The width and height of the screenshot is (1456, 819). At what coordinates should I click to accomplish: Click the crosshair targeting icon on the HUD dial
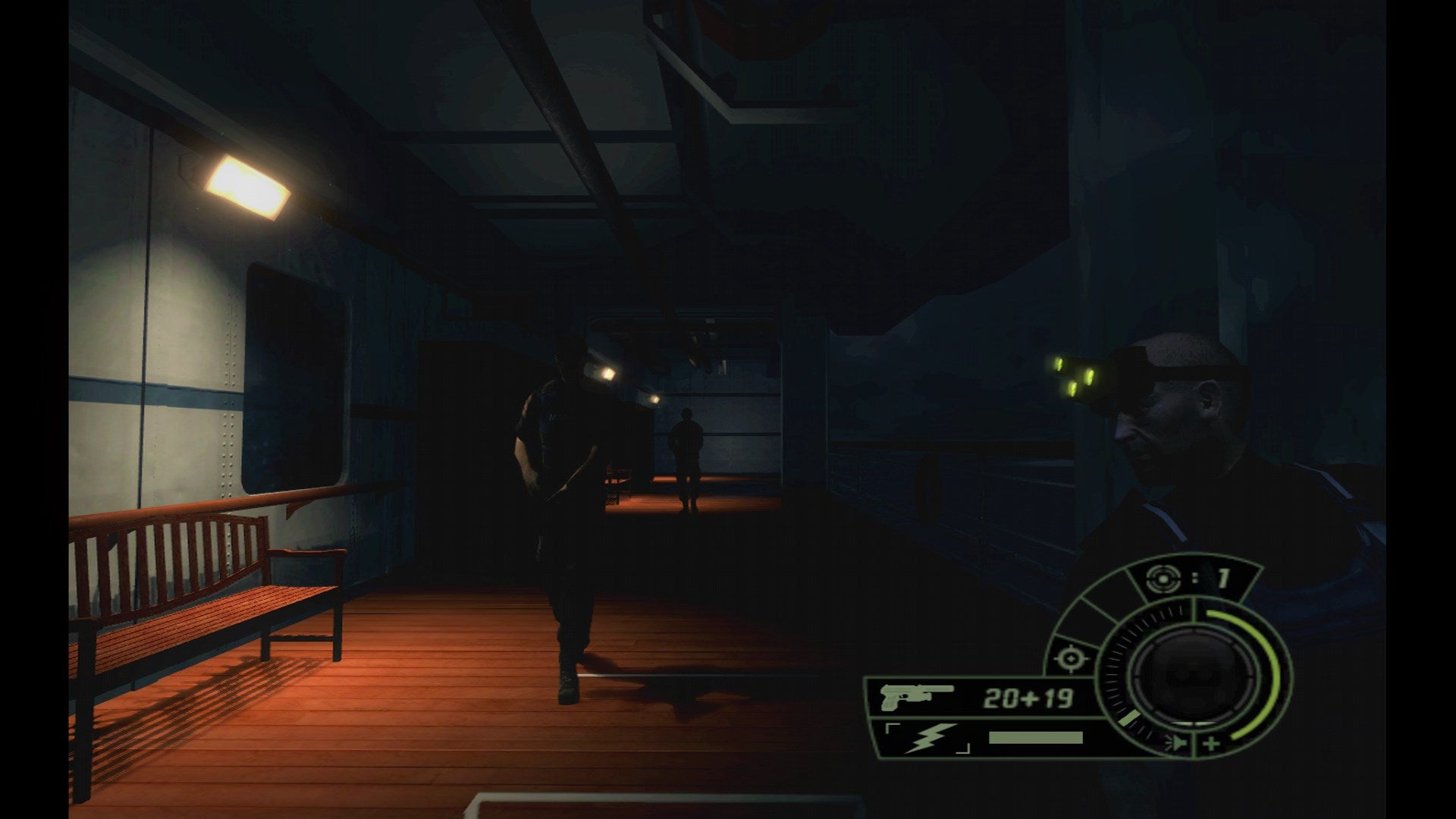1071,660
